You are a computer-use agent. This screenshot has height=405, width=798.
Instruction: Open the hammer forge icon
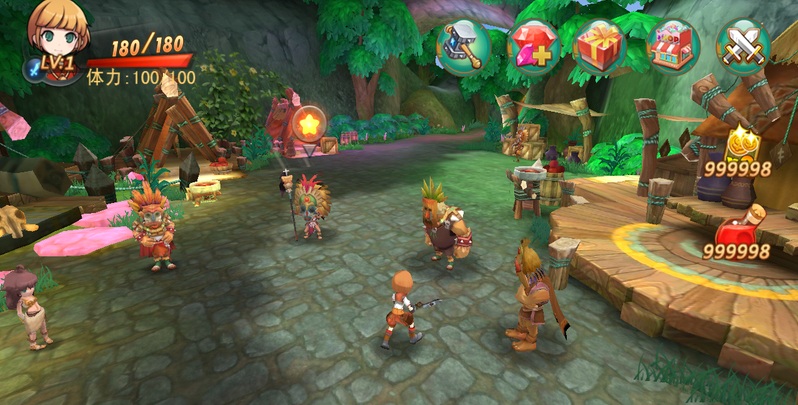[x=462, y=47]
